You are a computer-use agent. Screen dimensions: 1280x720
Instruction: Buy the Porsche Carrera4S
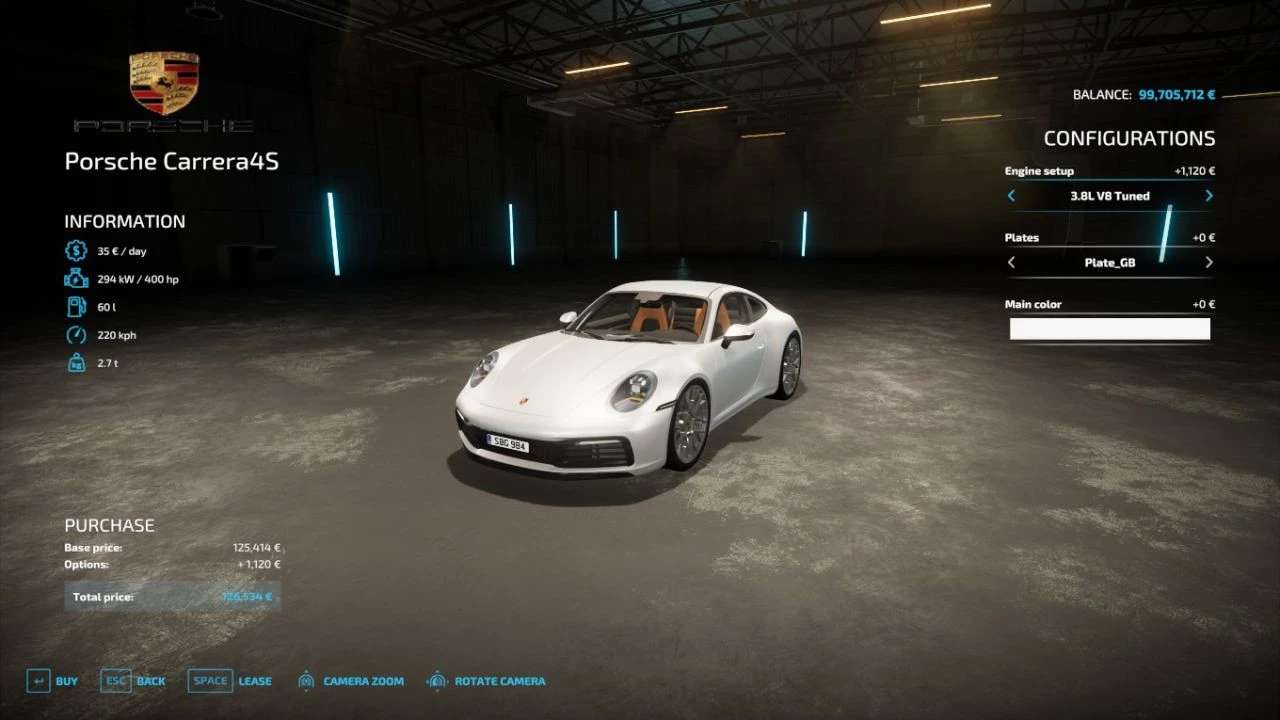(x=52, y=681)
